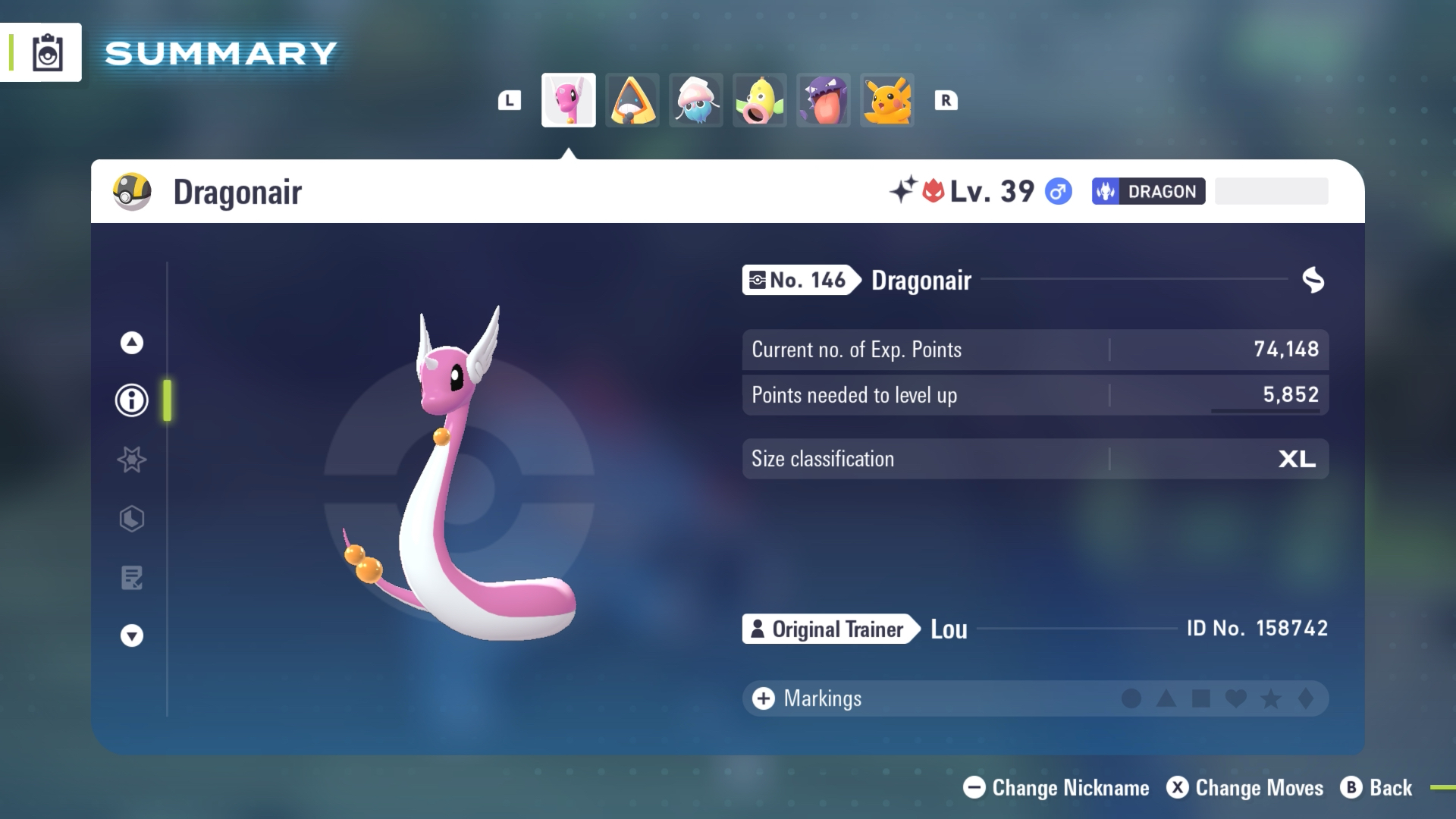Toggle the diamond marking
This screenshot has height=819, width=1456.
pos(1306,698)
